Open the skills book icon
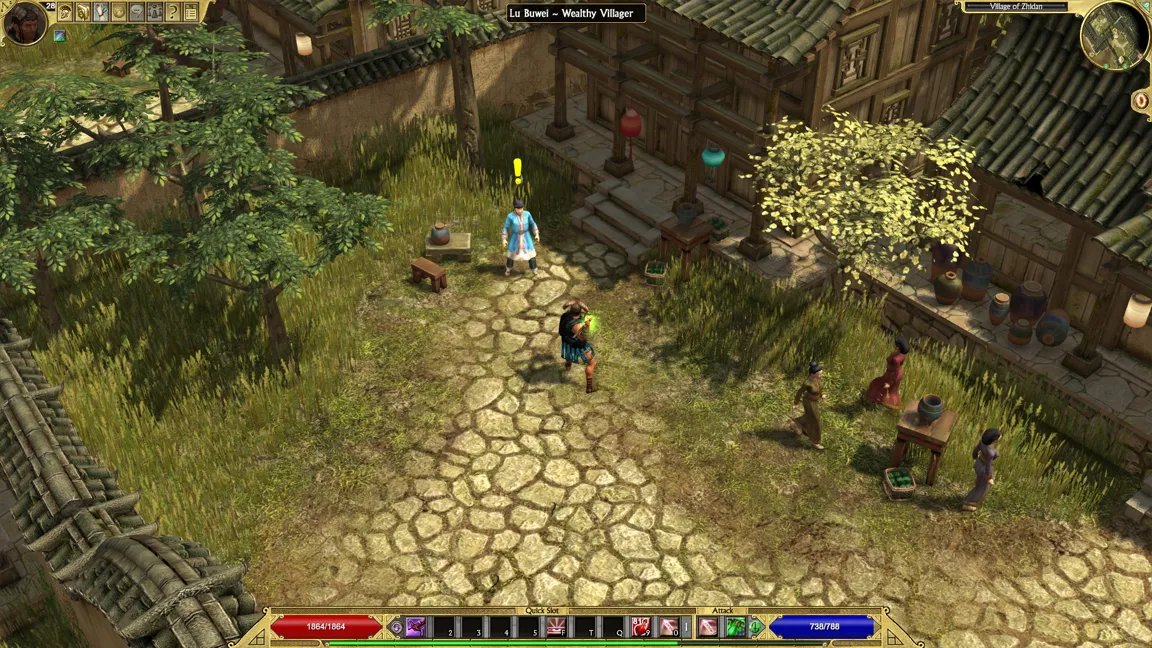This screenshot has width=1152, height=648. (x=83, y=12)
